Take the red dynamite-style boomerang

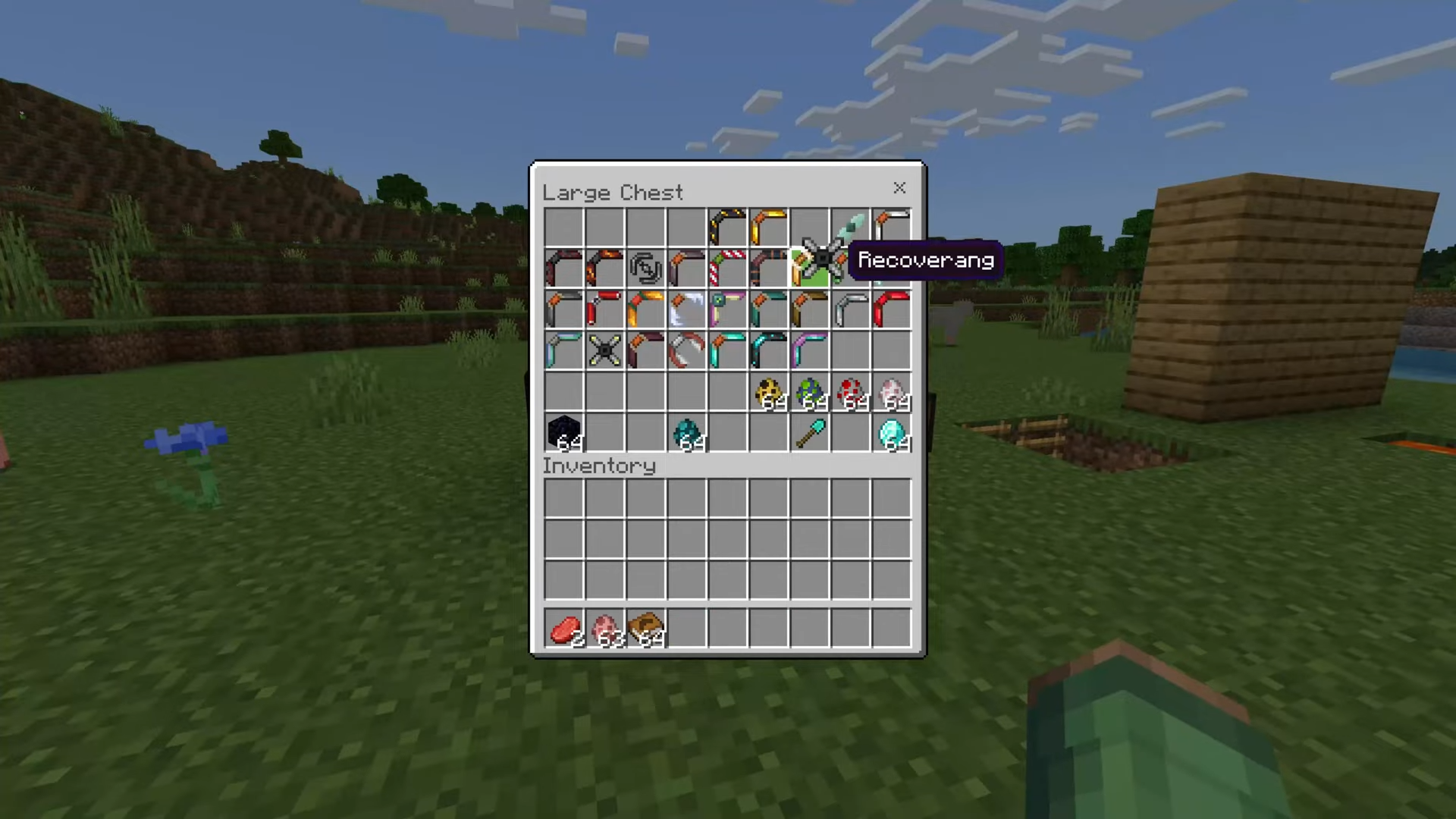pos(604,309)
